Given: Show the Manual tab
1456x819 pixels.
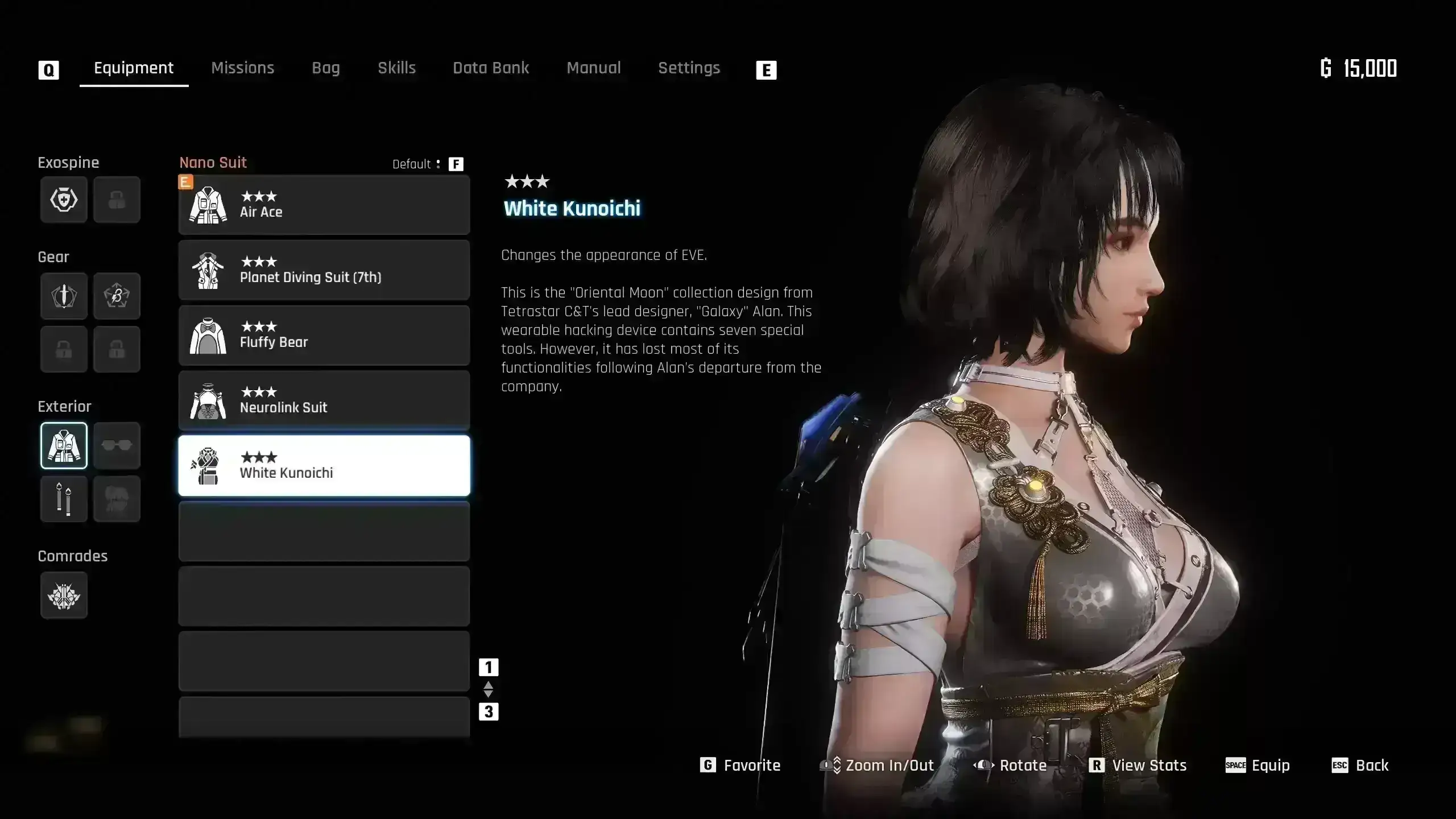Looking at the screenshot, I should click(x=593, y=68).
